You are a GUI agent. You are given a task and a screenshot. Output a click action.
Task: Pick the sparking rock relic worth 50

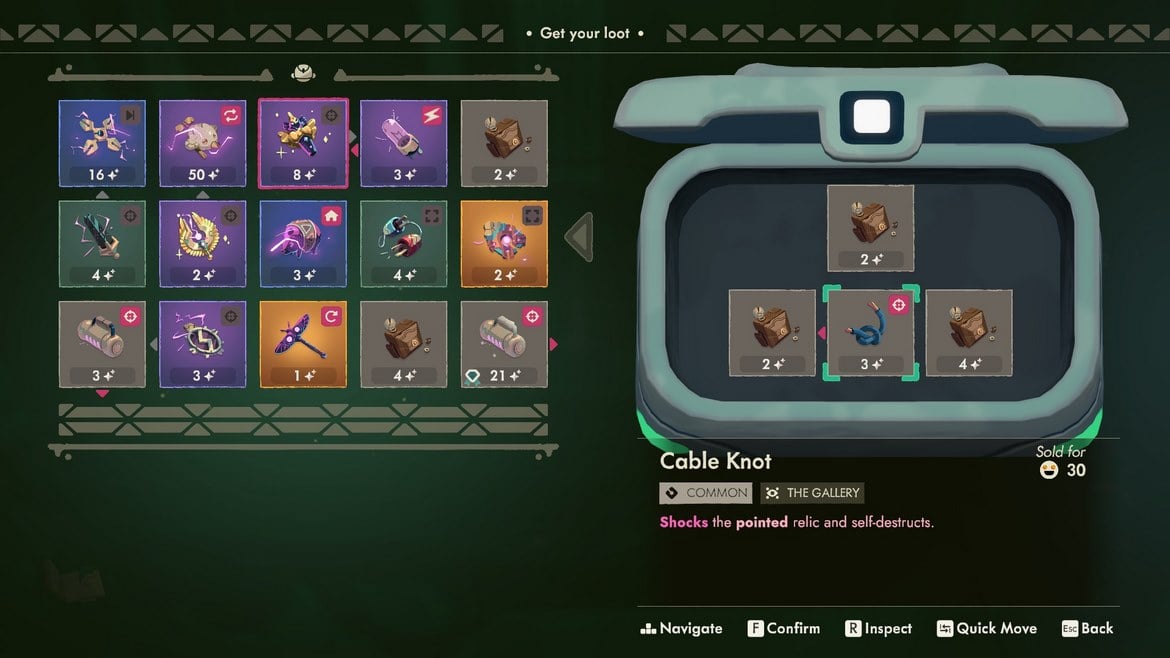[203, 143]
